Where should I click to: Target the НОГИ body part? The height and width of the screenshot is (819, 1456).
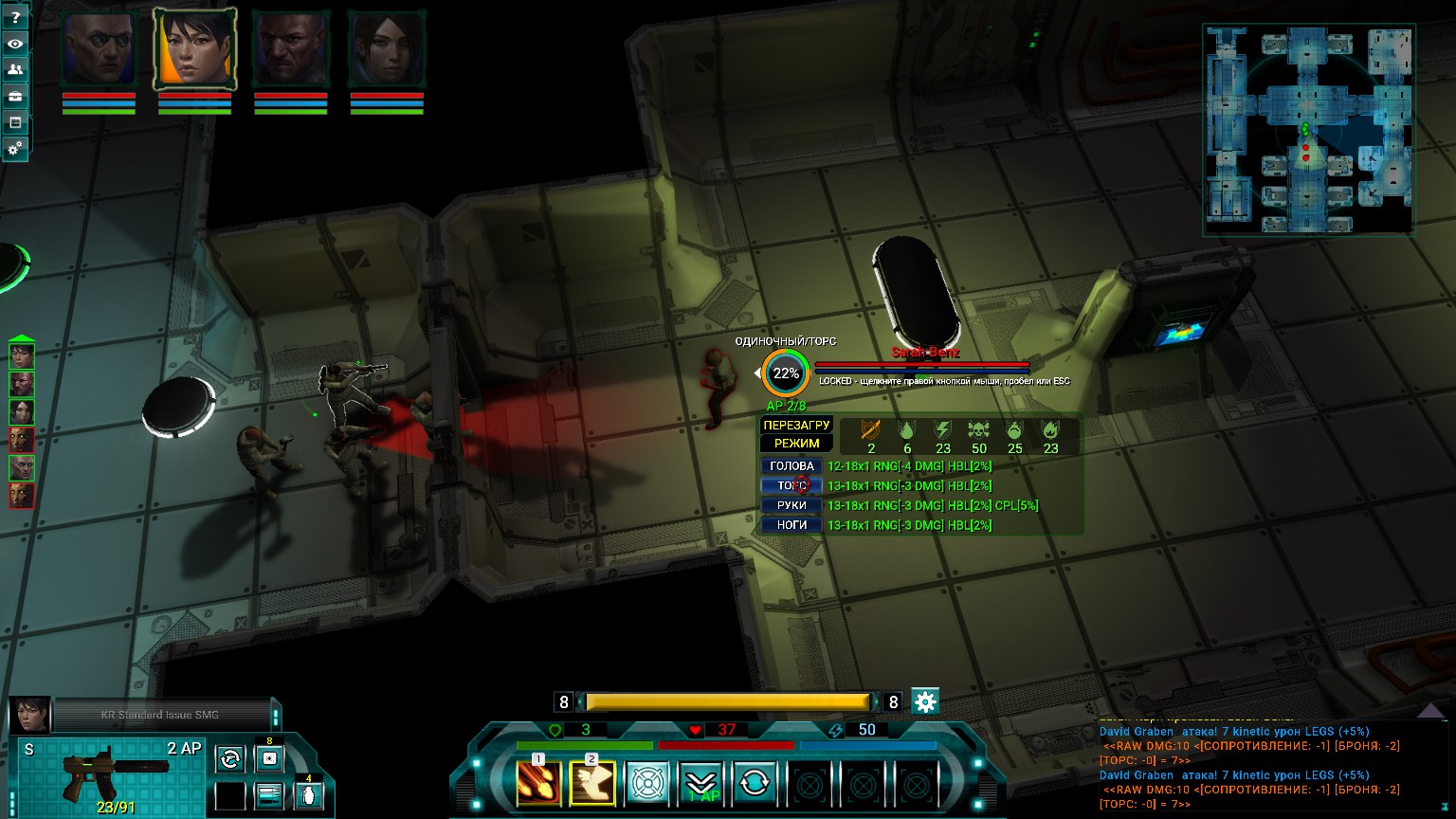pyautogui.click(x=792, y=525)
